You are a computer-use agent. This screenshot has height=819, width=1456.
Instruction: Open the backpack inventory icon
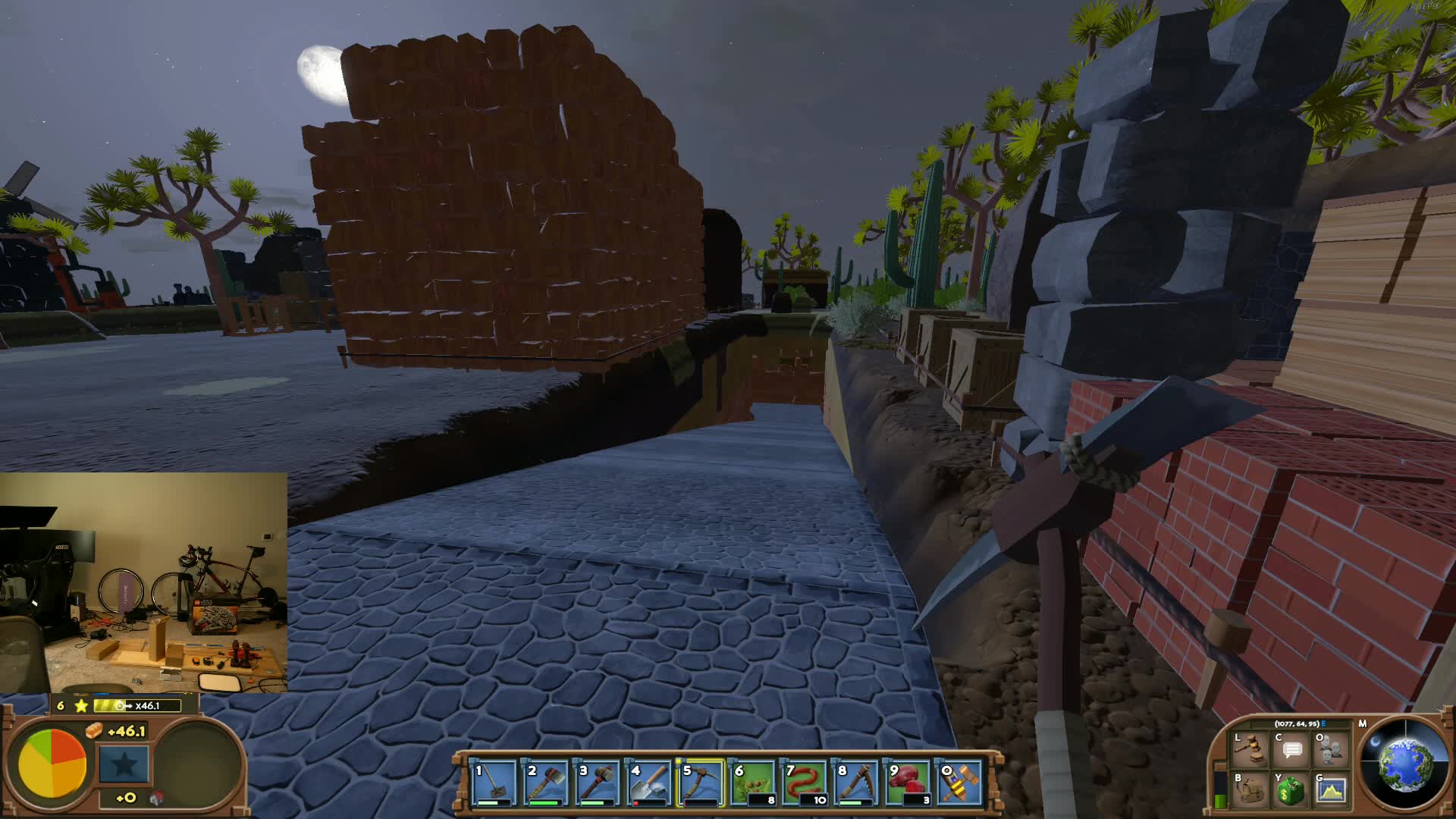1249,790
